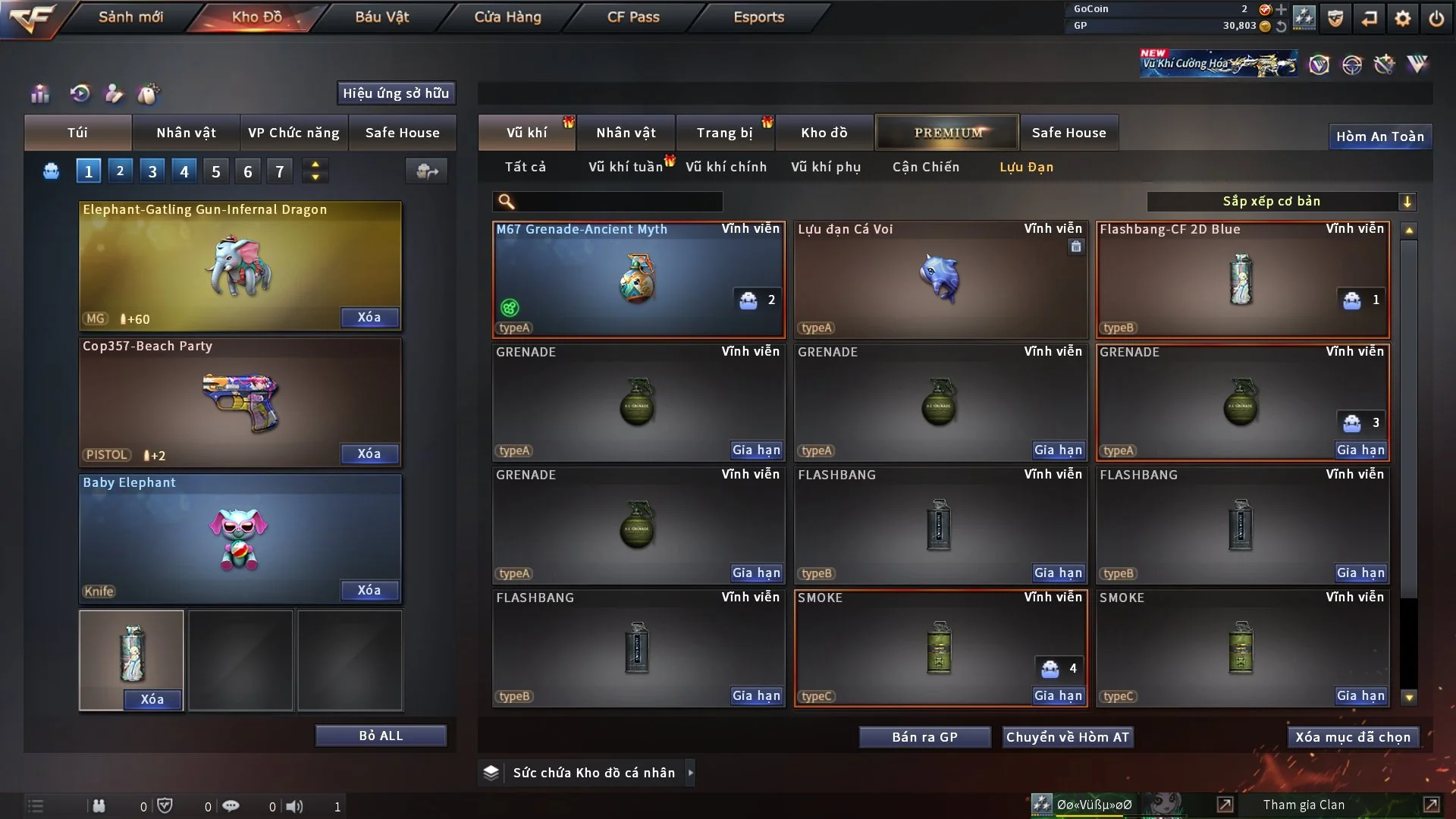Open the Cửa Hàng shop menu
The height and width of the screenshot is (819, 1456).
click(507, 17)
